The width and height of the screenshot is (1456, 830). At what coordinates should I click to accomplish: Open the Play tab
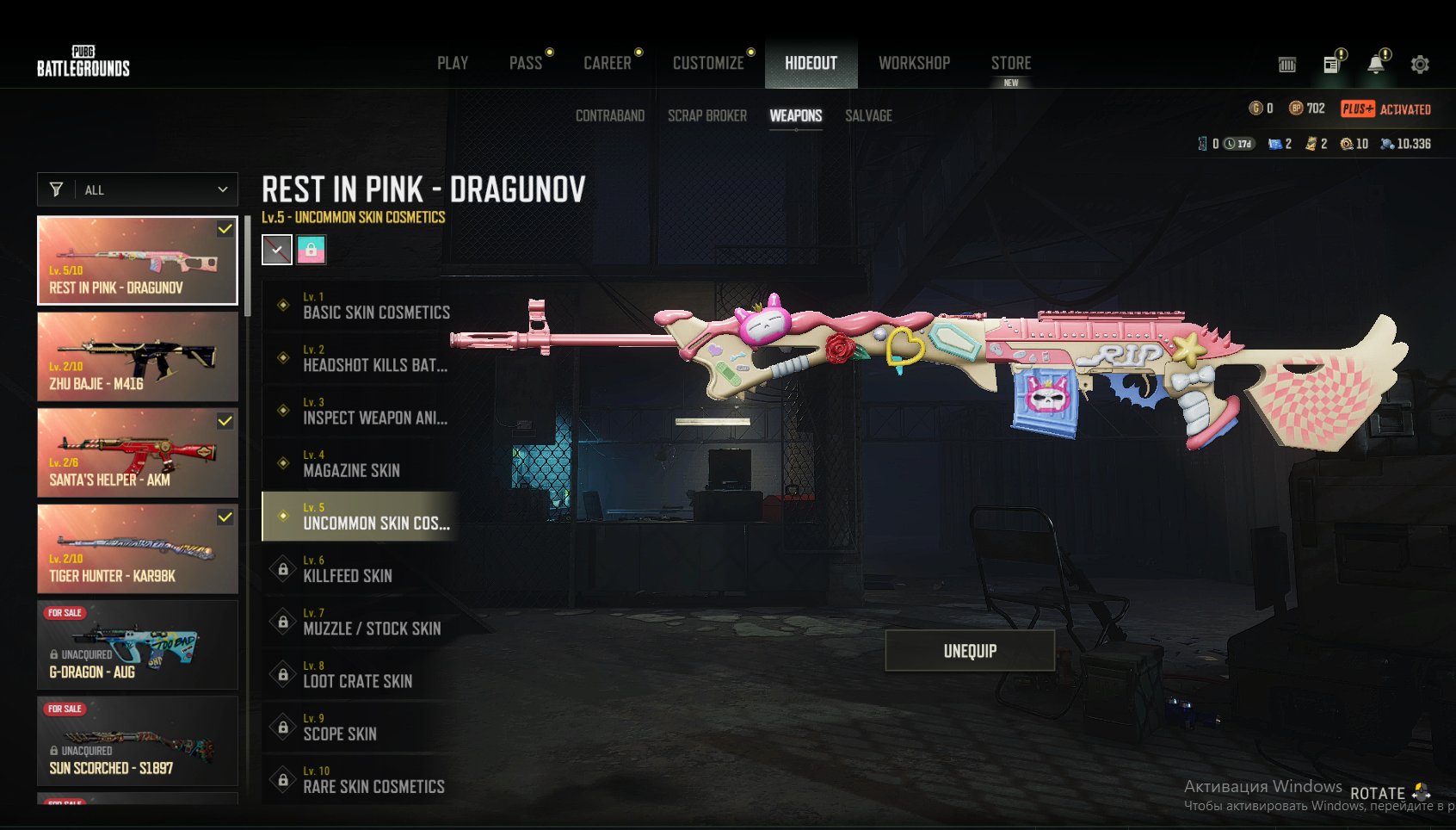coord(453,63)
